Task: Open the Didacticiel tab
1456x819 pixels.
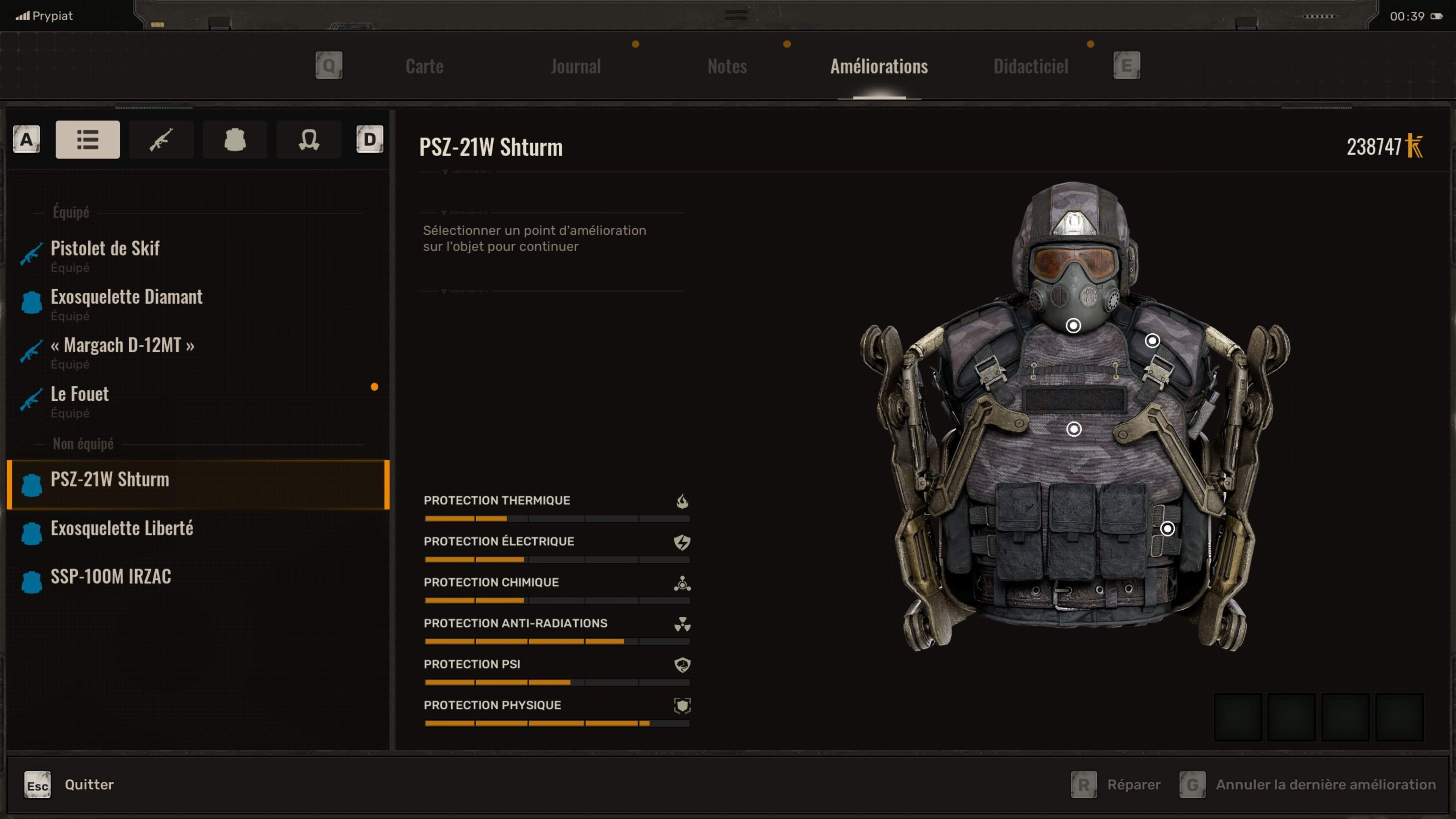Action: click(x=1031, y=66)
